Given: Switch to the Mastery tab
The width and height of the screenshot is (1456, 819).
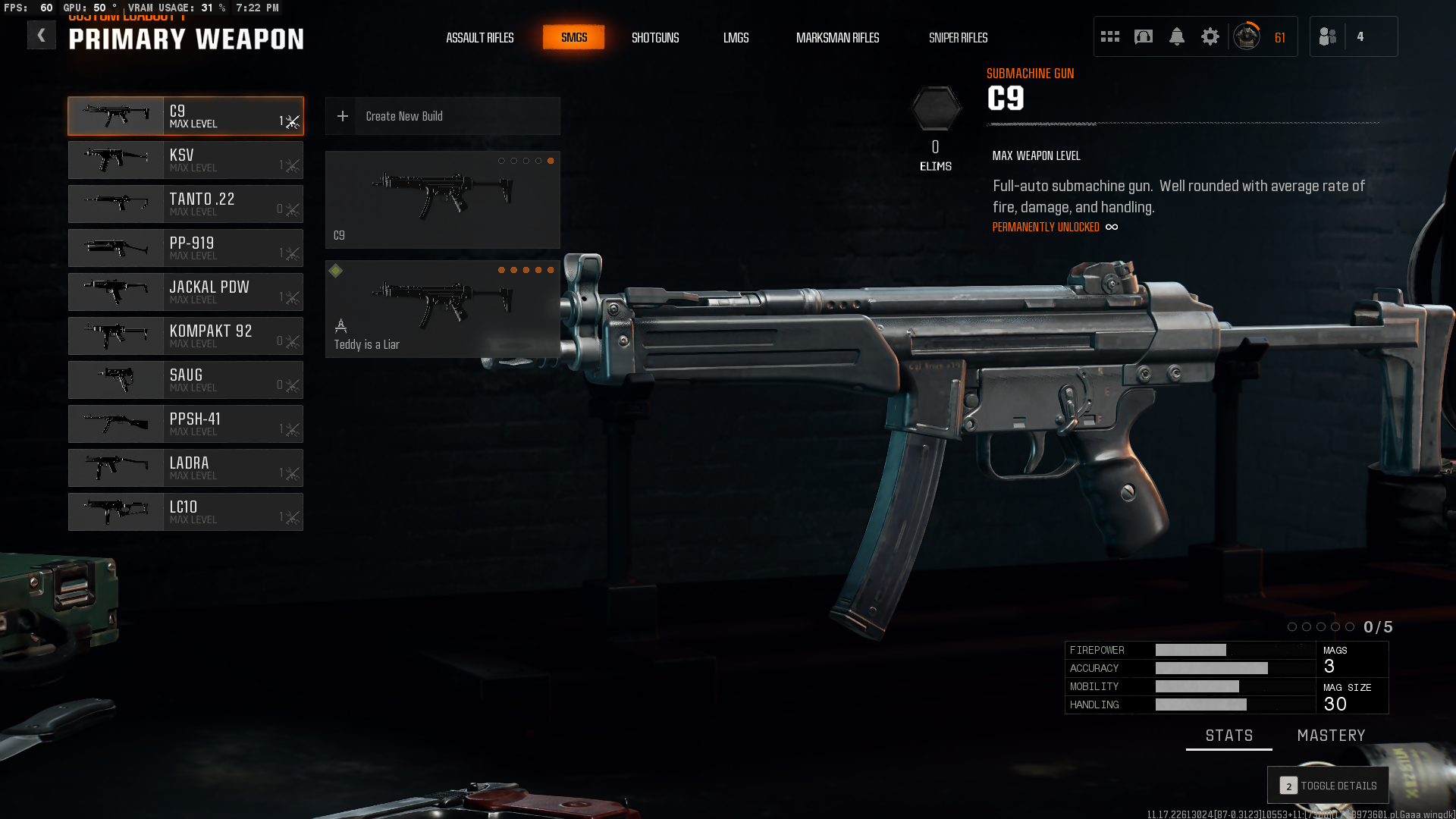Looking at the screenshot, I should 1331,736.
